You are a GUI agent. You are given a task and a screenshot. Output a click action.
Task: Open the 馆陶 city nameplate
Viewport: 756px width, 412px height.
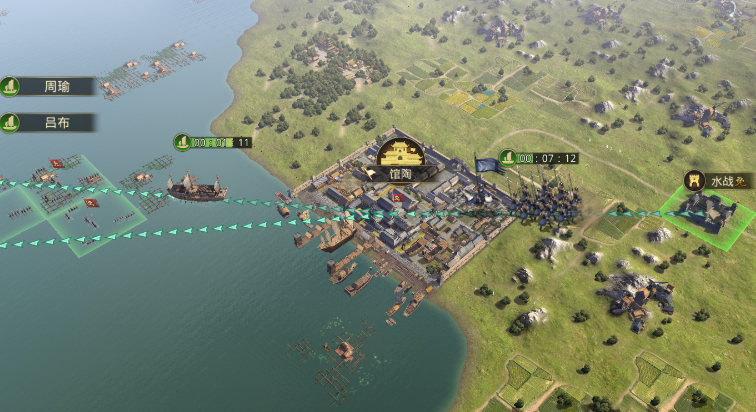402,172
